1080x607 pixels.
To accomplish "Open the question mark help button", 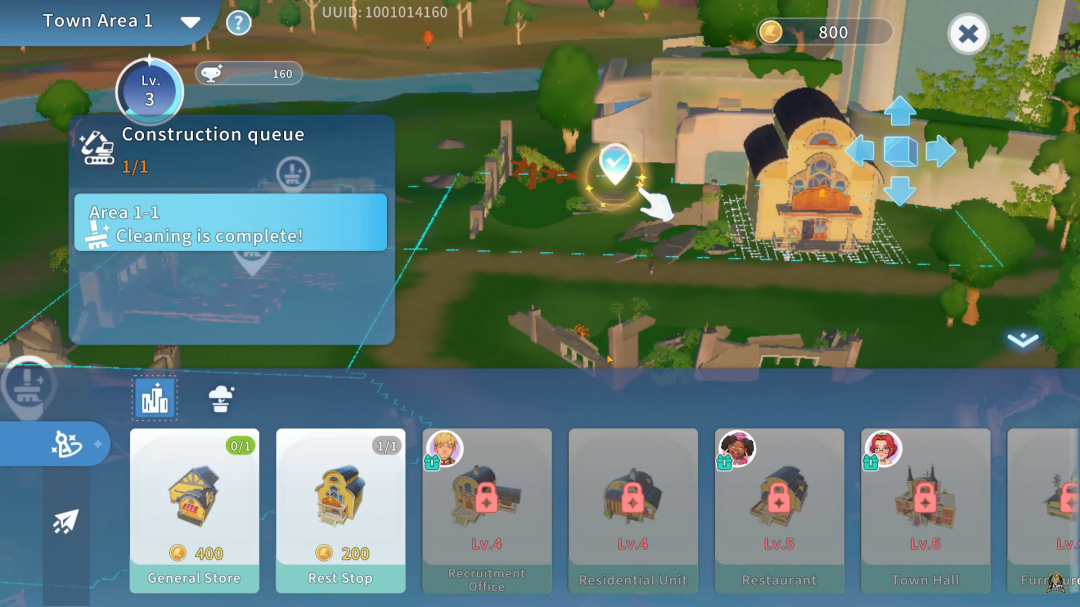I will [238, 22].
